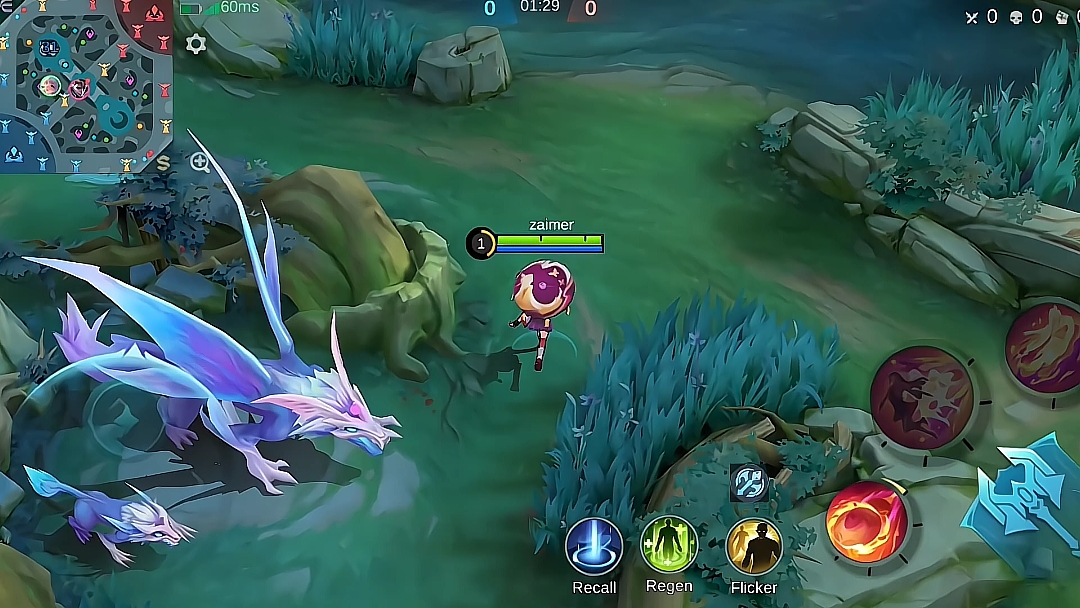Tap the small square icon above Flicker

click(x=749, y=483)
